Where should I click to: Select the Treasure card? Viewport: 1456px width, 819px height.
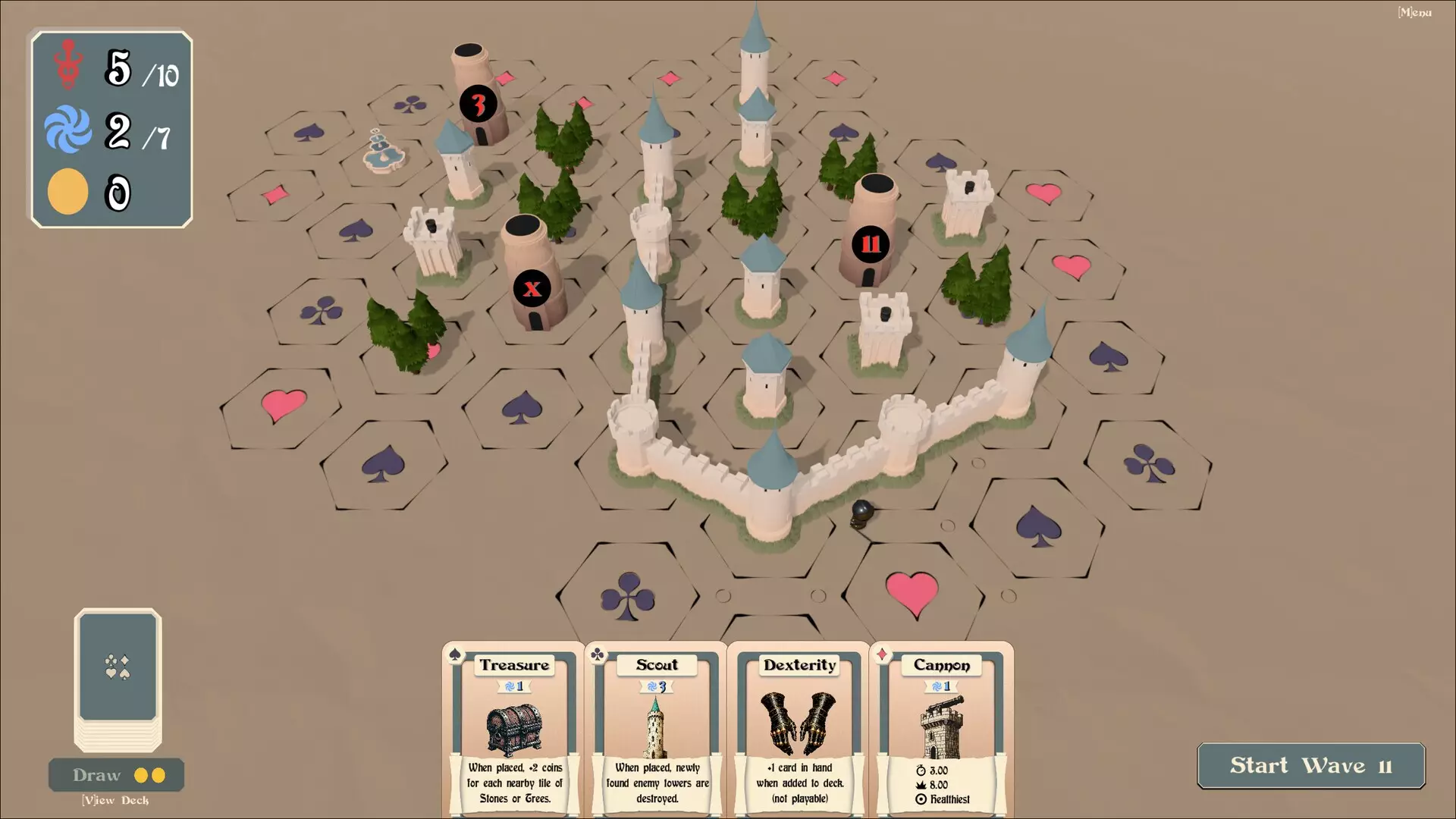(513, 730)
